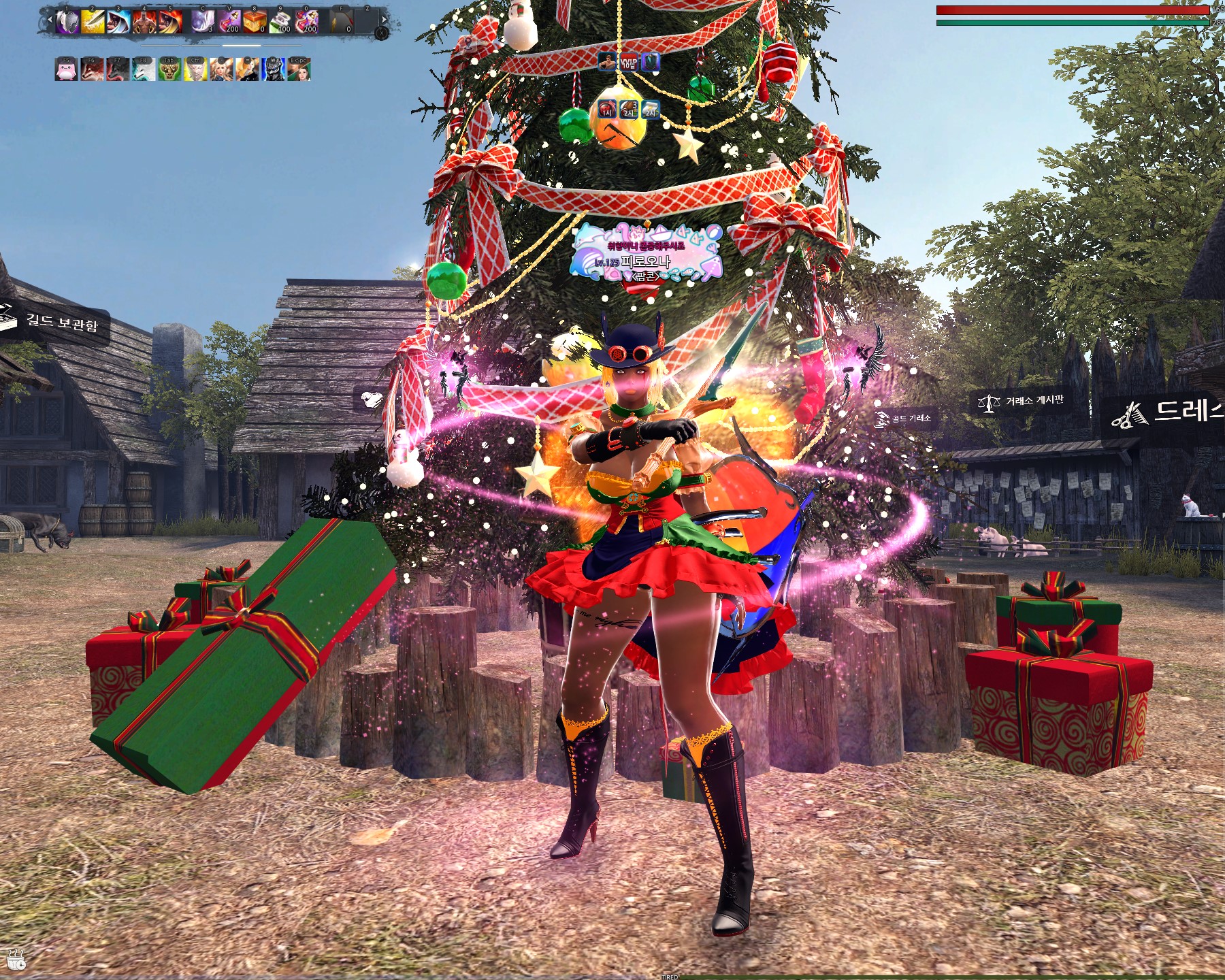This screenshot has height=980, width=1225.
Task: Activate the golden trophy icon
Action: (x=169, y=70)
